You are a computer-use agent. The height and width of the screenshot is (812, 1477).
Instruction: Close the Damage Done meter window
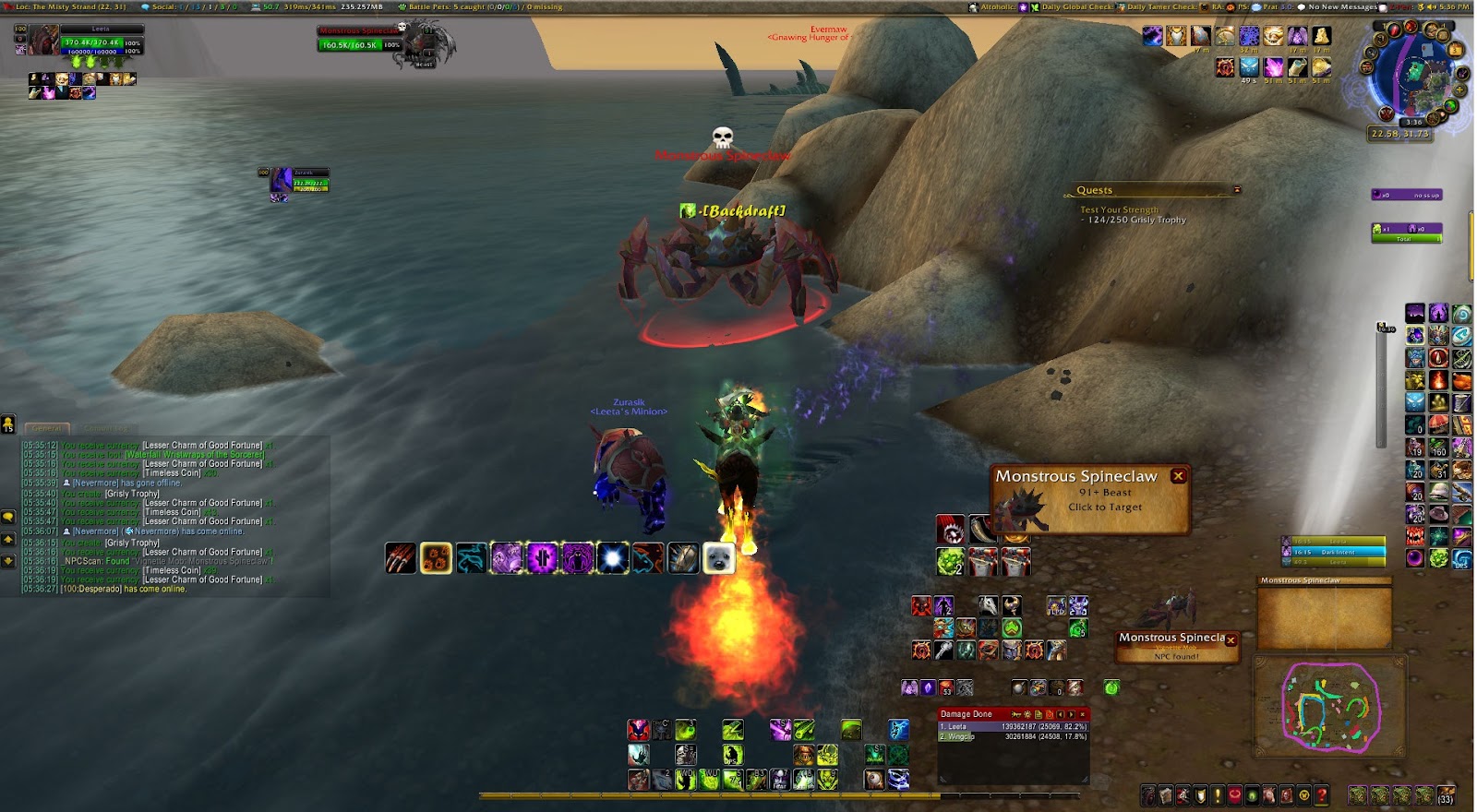point(1083,714)
